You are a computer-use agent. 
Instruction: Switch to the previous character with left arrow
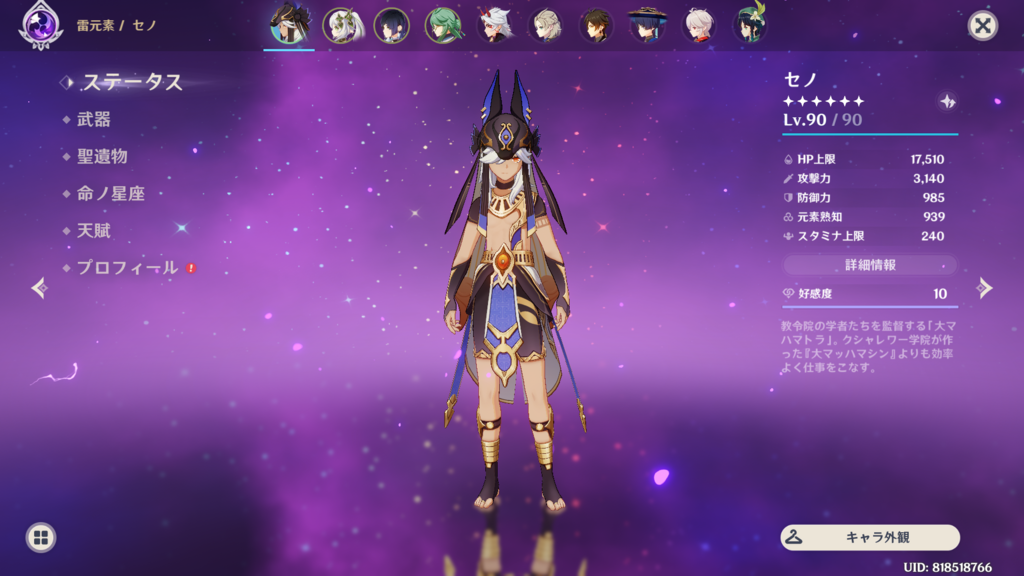pos(39,288)
